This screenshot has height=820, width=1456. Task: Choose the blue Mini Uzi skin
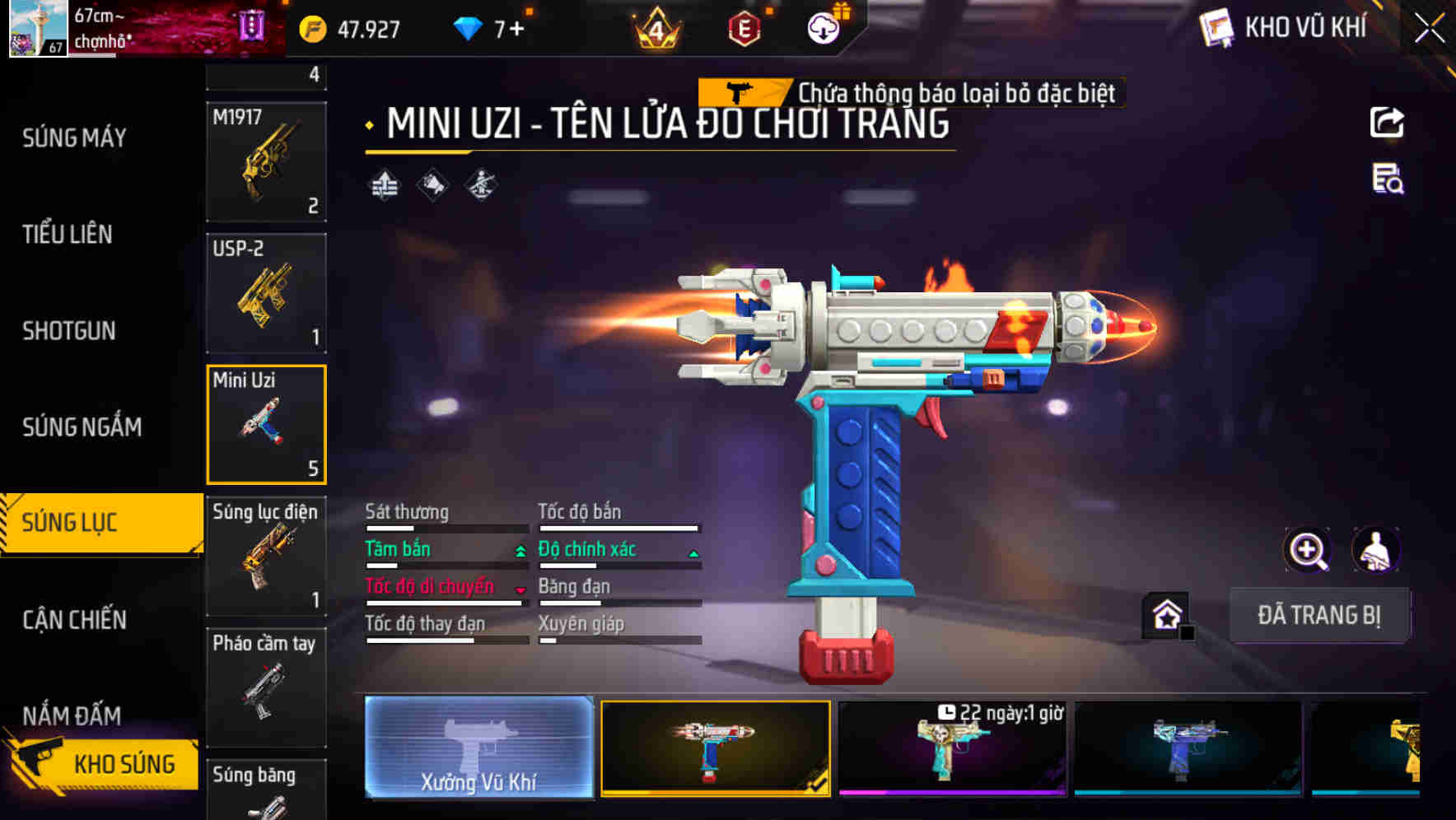pyautogui.click(x=1188, y=748)
